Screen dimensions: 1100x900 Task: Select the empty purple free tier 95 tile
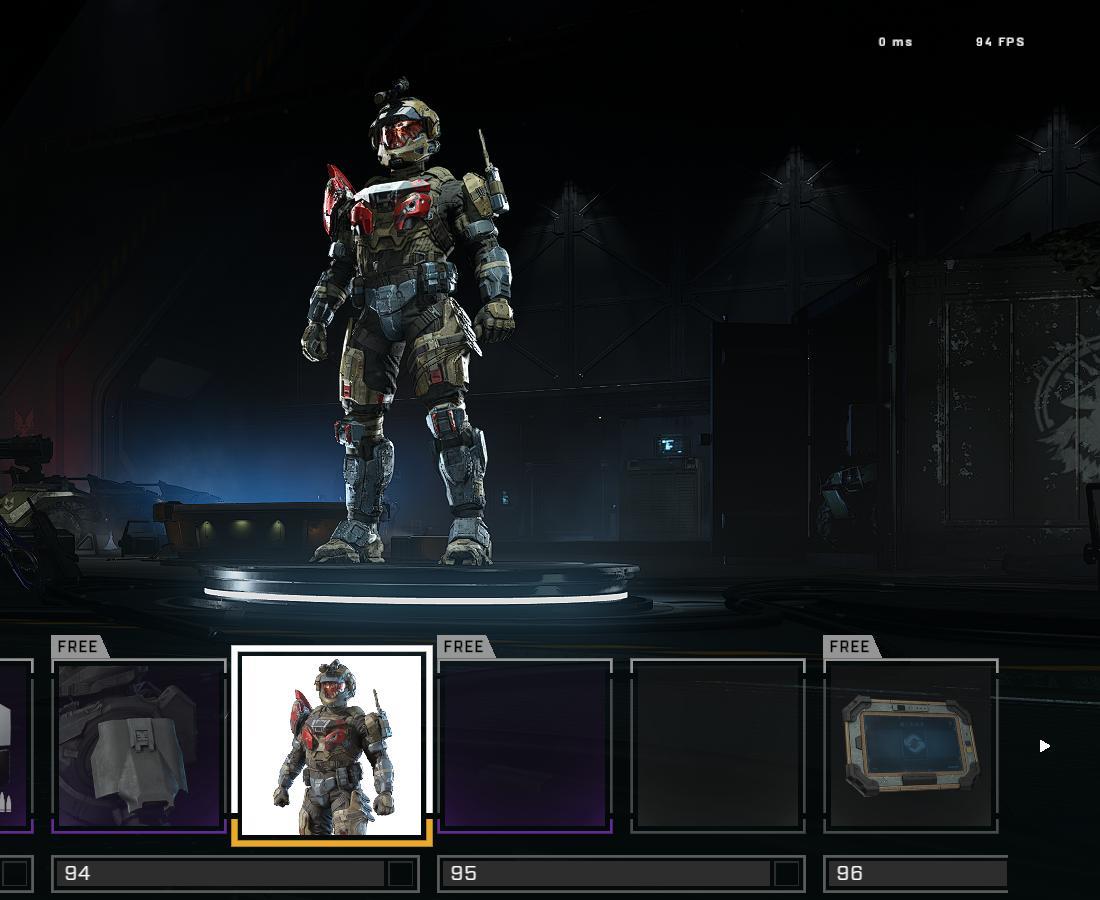coord(525,745)
